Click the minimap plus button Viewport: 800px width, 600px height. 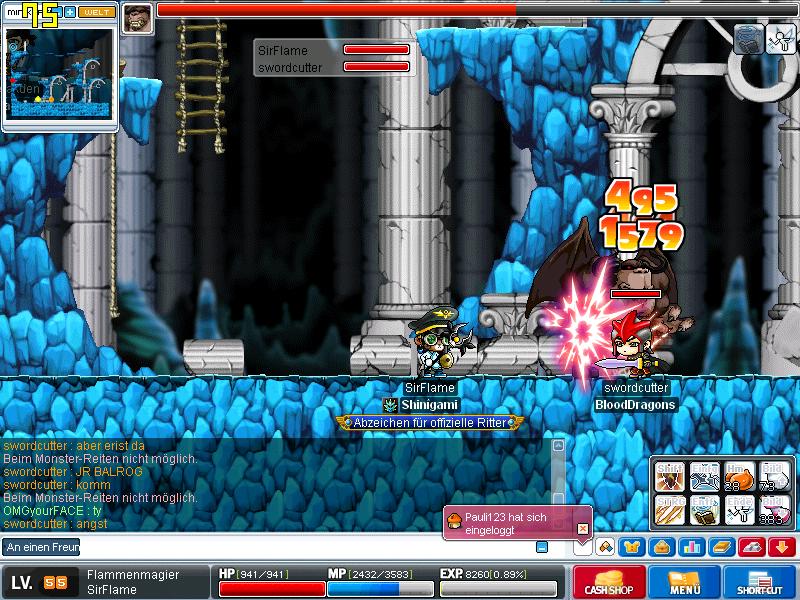[x=70, y=15]
